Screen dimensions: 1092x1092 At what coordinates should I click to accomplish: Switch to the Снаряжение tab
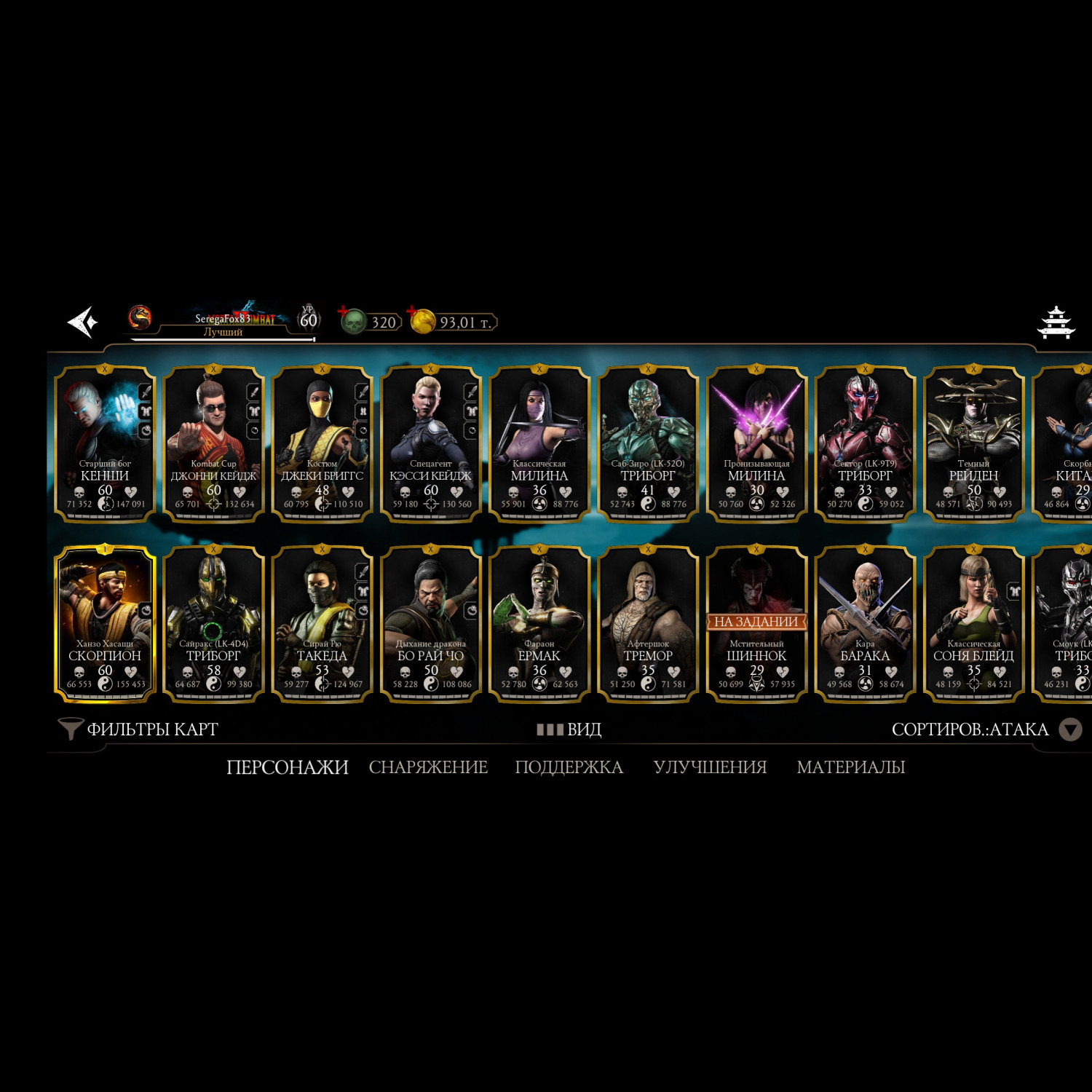pos(428,767)
